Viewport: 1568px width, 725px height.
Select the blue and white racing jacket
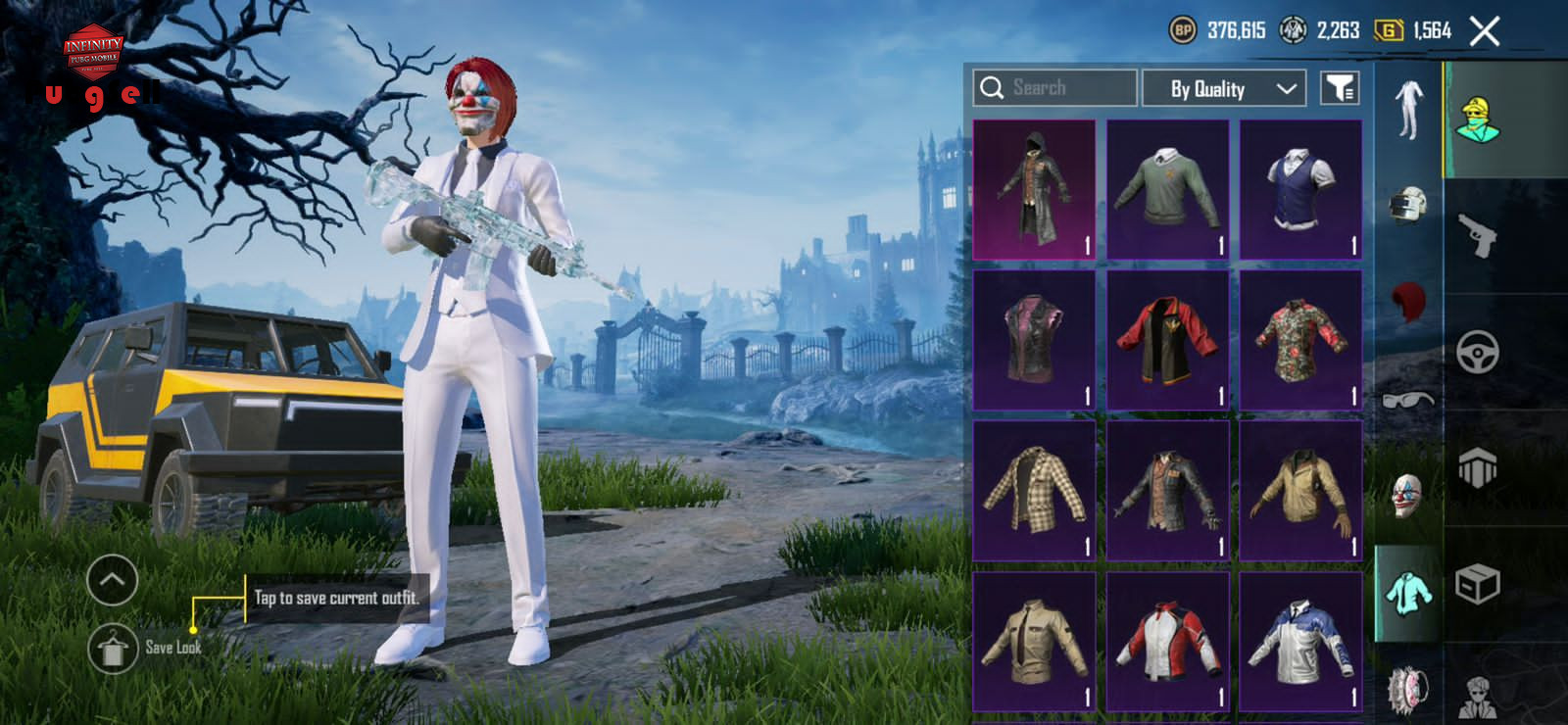point(1300,642)
